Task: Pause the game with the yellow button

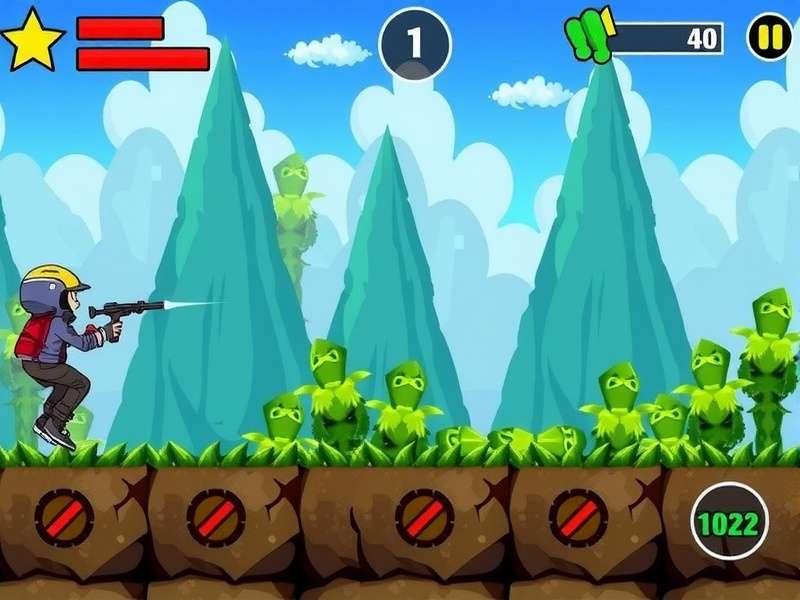Action: click(x=769, y=38)
